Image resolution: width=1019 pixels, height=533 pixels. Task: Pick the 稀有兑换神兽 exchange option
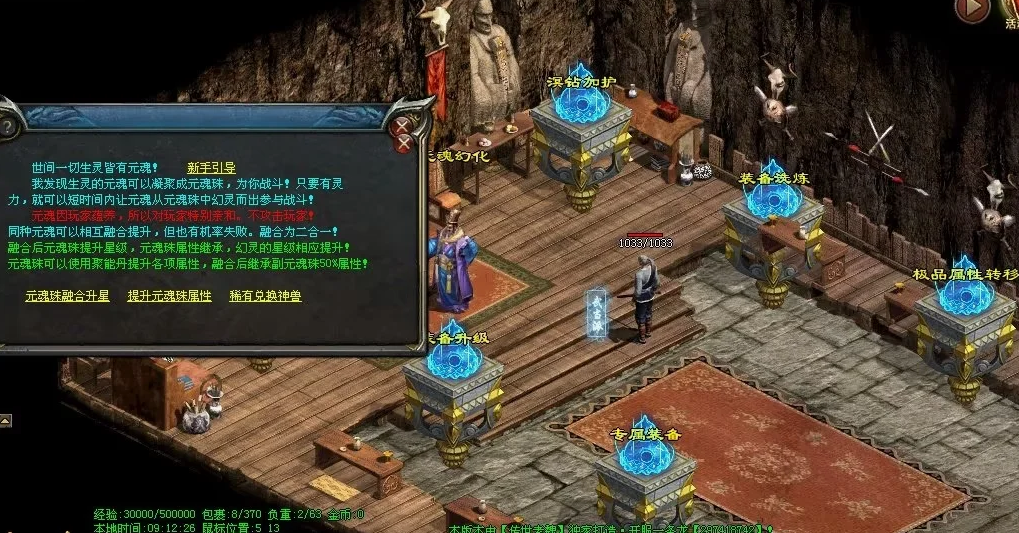point(265,296)
